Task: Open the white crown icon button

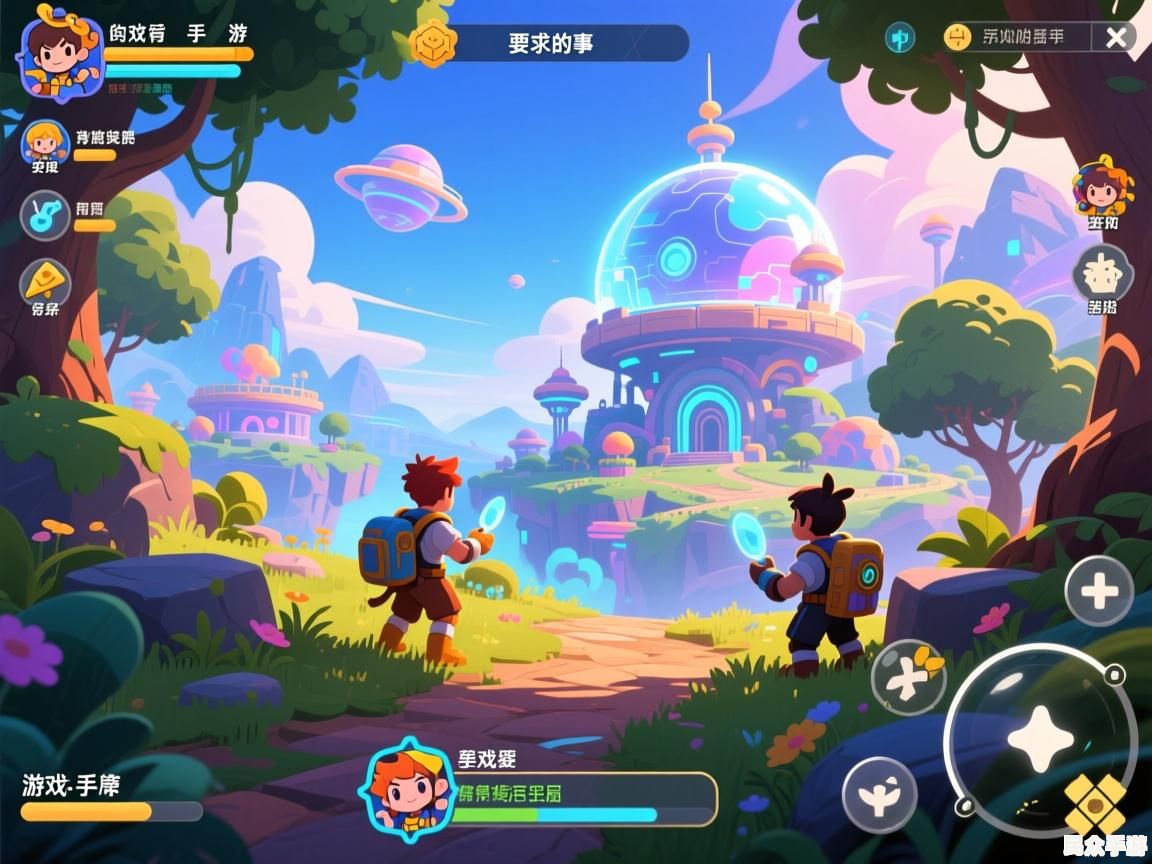Action: point(1102,272)
